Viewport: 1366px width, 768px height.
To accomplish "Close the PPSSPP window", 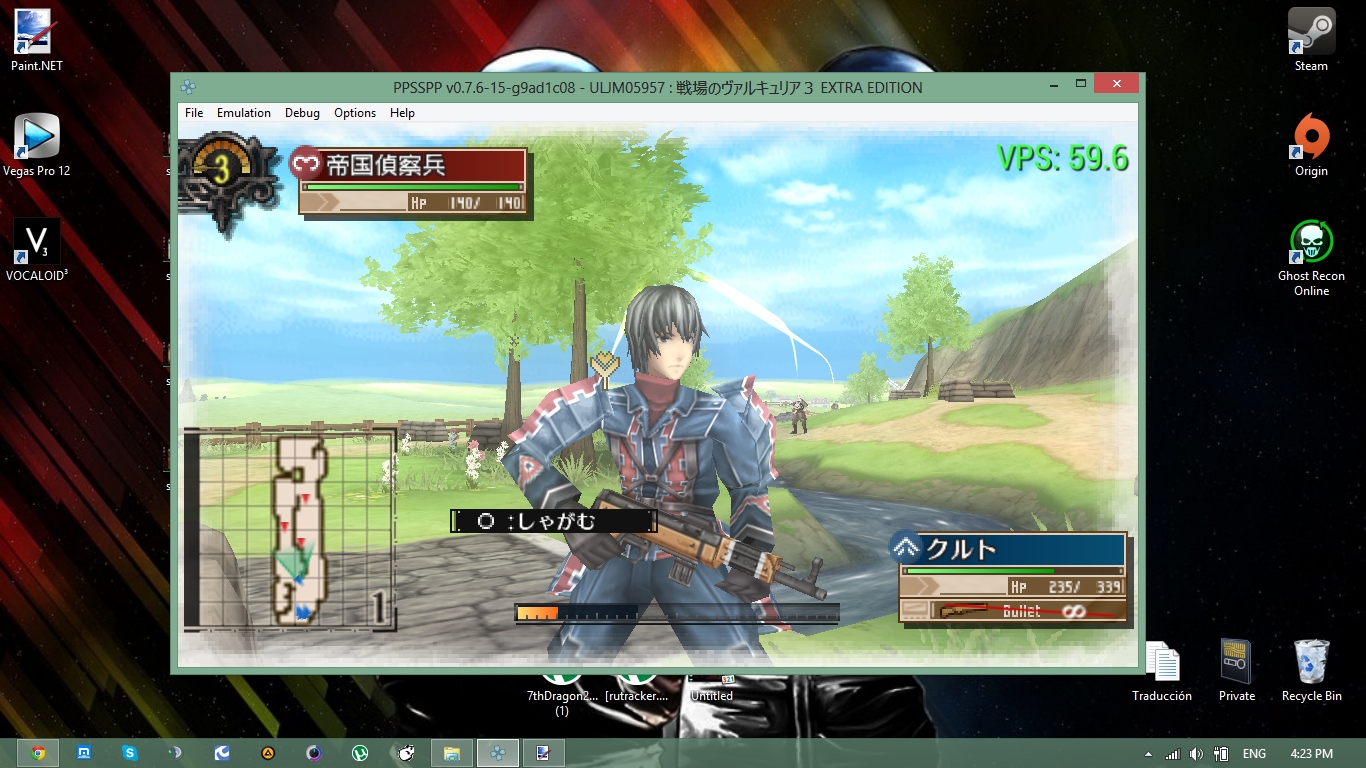I will [x=1117, y=83].
